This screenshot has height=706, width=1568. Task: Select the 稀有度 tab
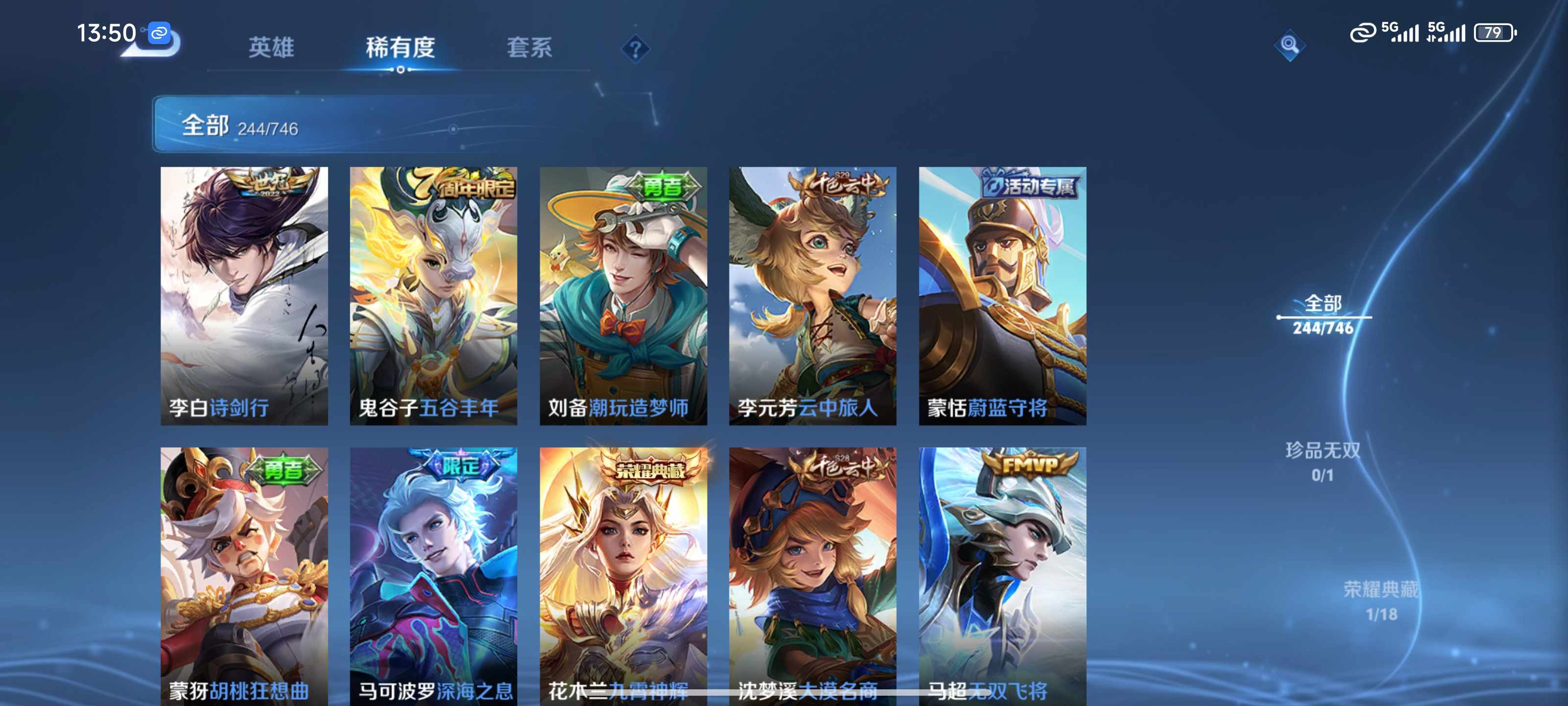pyautogui.click(x=400, y=47)
